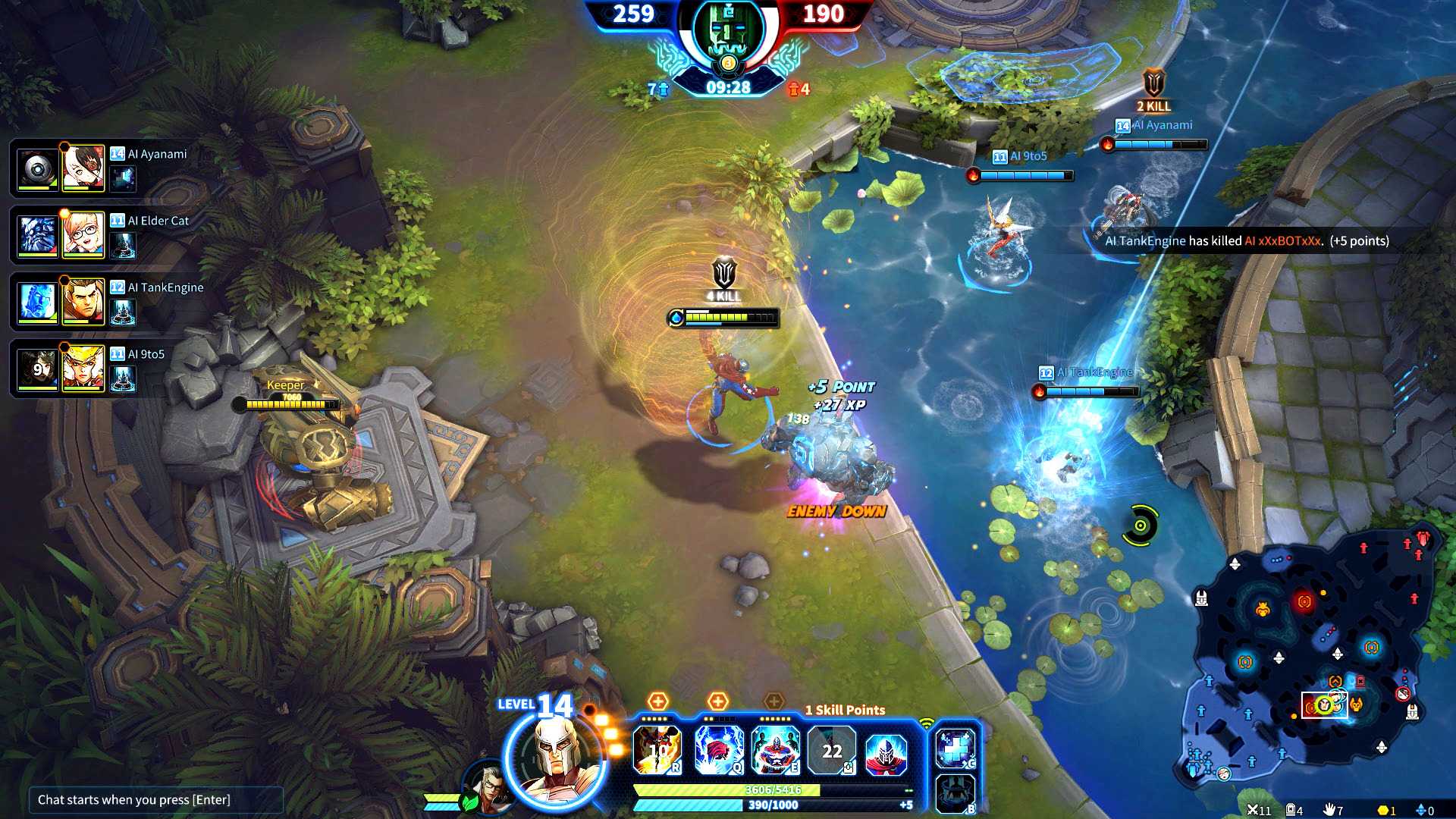Activate the R ability icon
The image size is (1456, 819).
tap(657, 750)
